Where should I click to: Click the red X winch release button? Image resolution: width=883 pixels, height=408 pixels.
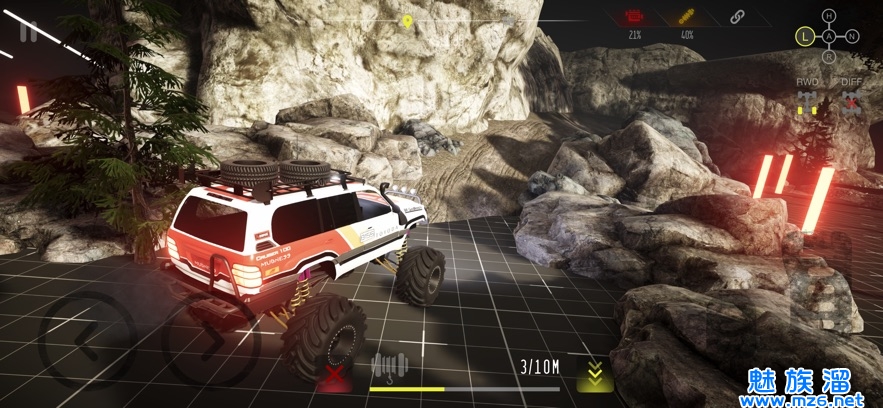[x=332, y=377]
